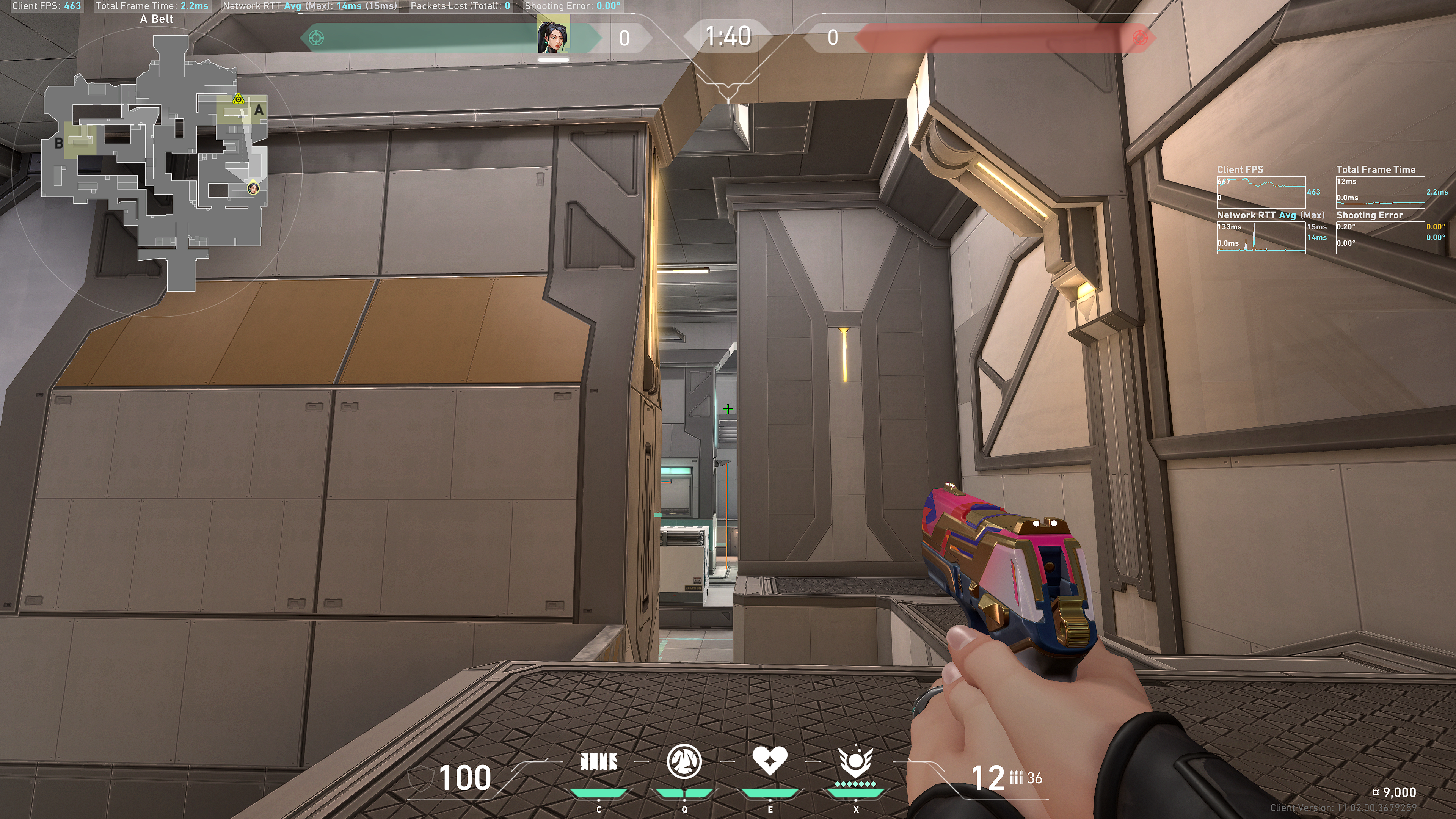
Task: Click the Network RTT graph panel
Action: (1260, 237)
